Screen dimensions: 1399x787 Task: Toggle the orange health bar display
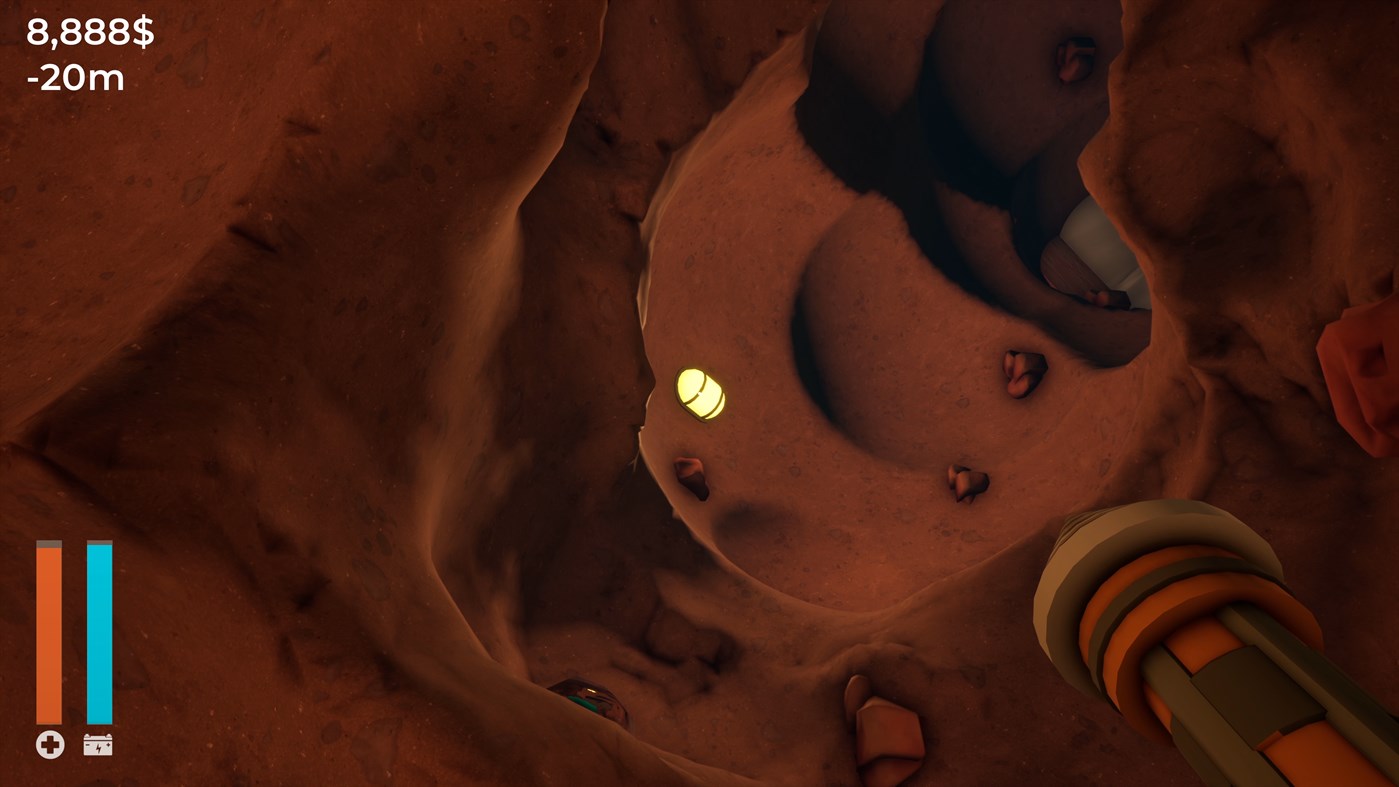tap(48, 630)
